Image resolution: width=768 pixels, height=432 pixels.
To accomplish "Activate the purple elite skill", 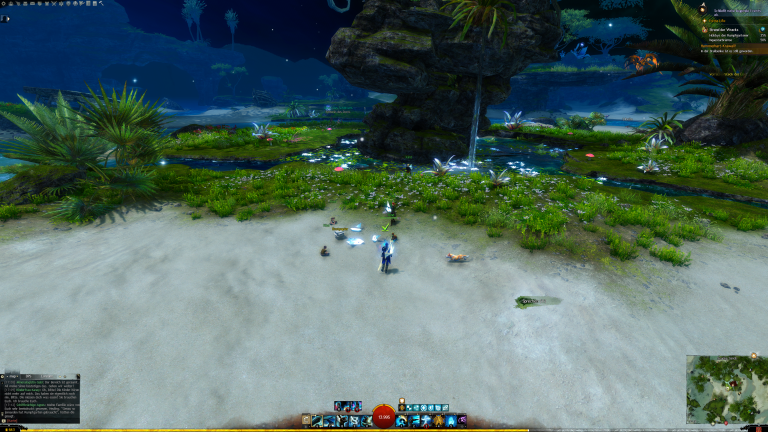I will (x=450, y=421).
